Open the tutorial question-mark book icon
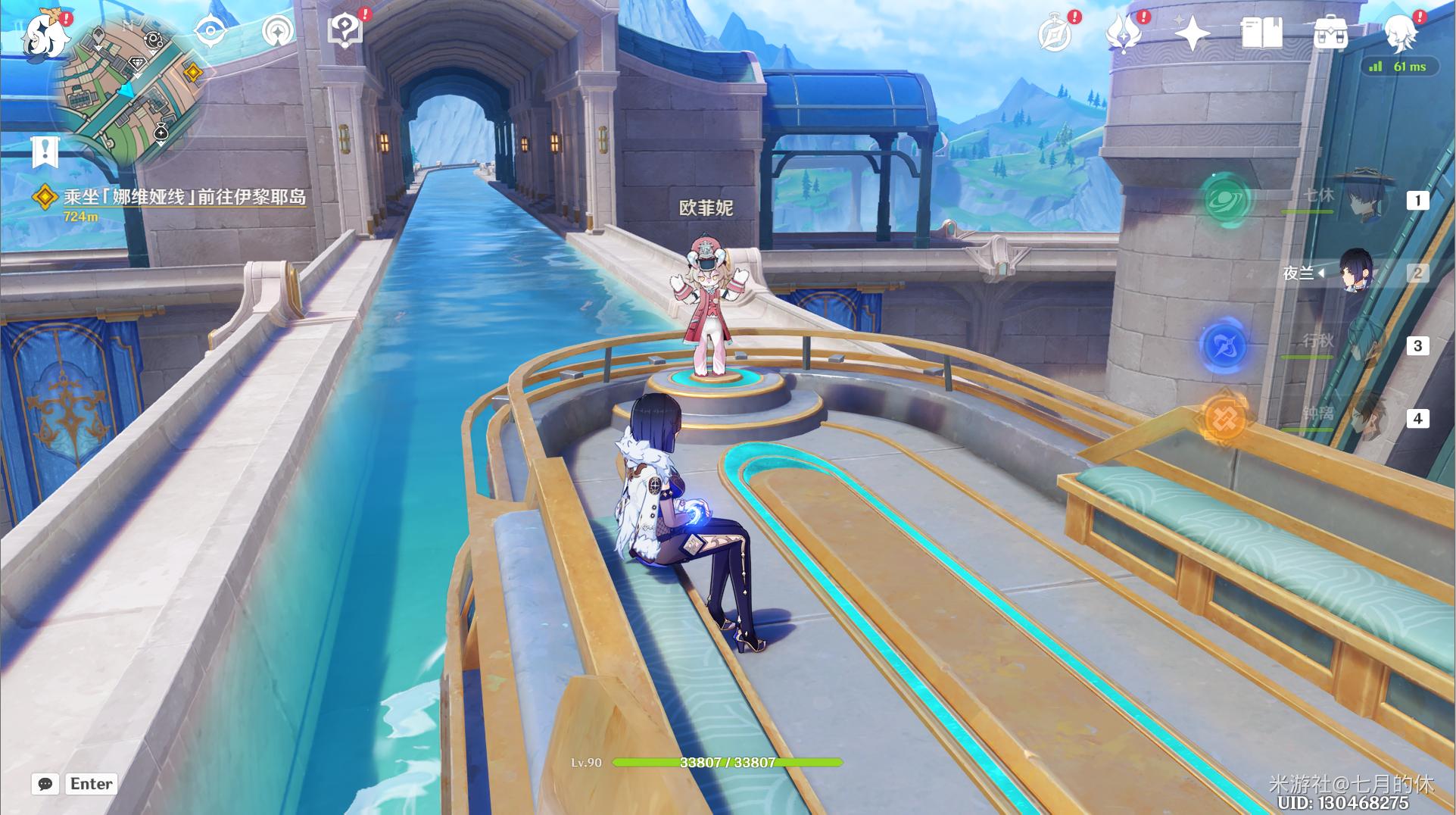This screenshot has width=1456, height=815. pos(345,30)
